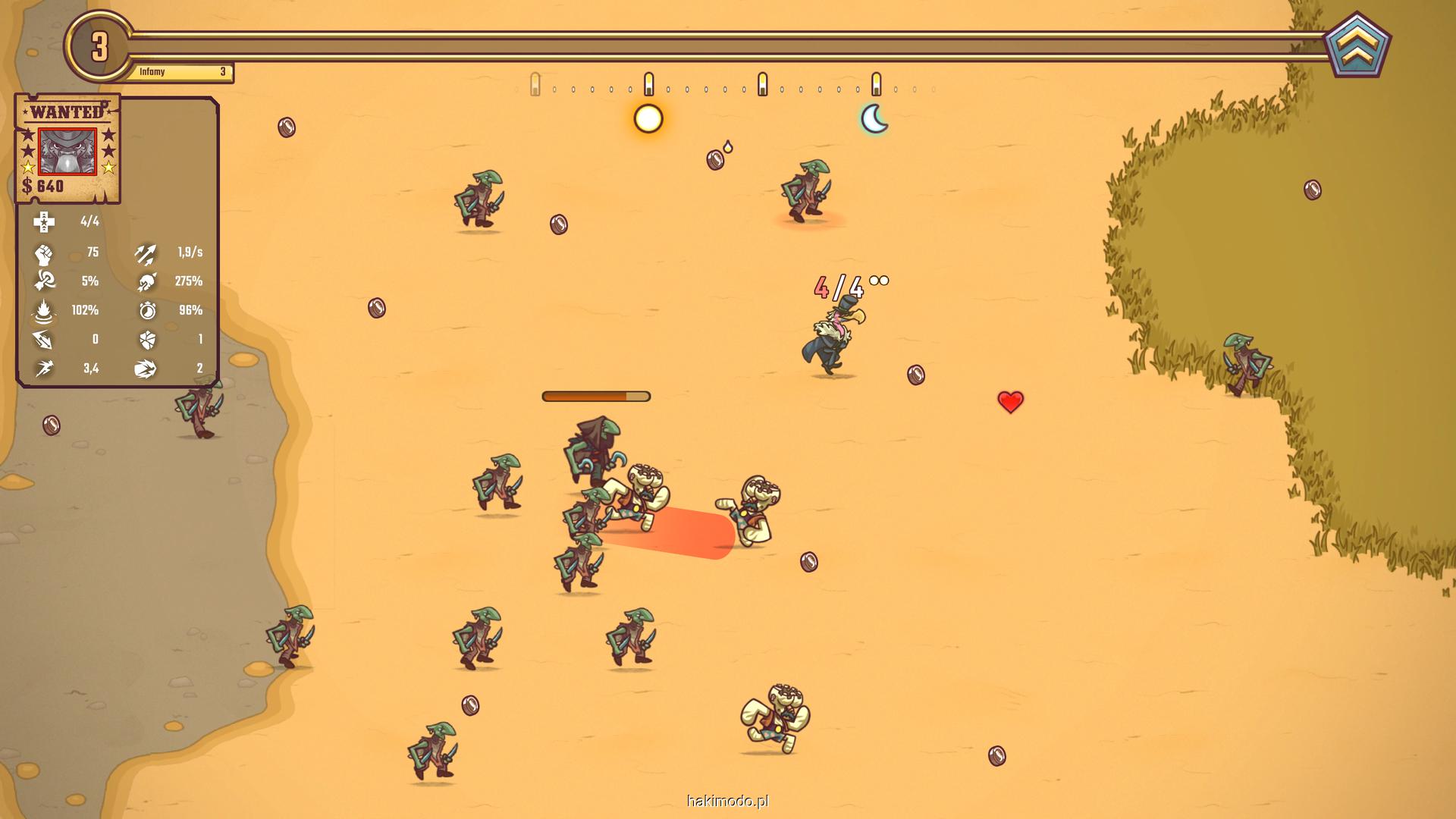The width and height of the screenshot is (1456, 819).
Task: Click the sun day-phase icon
Action: pyautogui.click(x=648, y=119)
